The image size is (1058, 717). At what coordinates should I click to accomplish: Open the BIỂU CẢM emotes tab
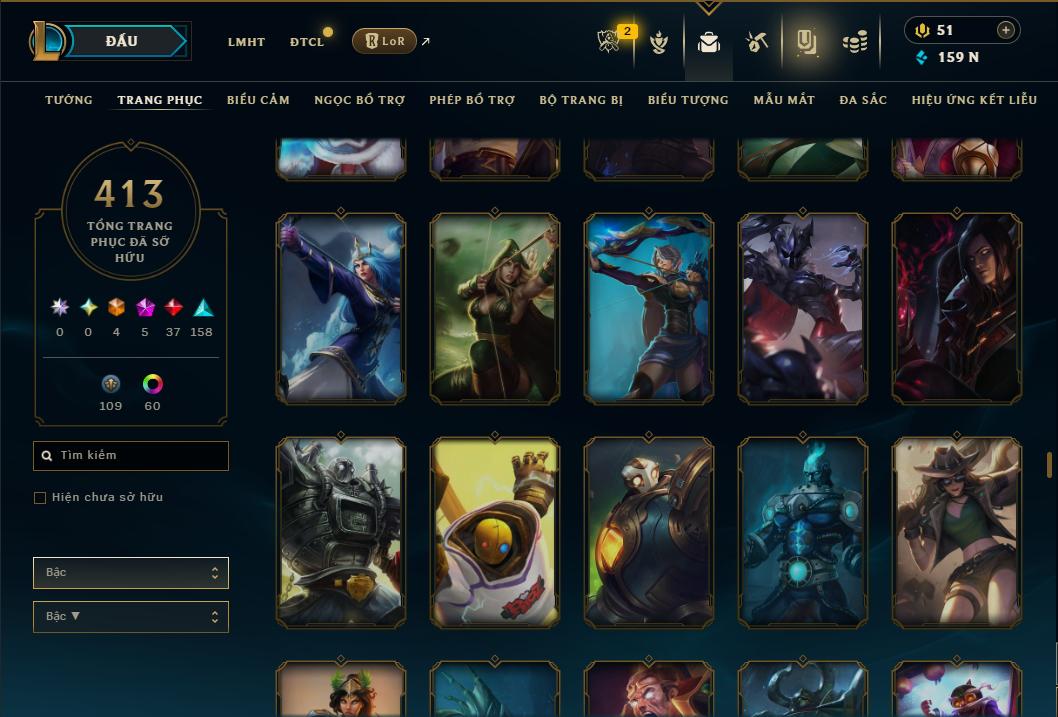click(258, 100)
